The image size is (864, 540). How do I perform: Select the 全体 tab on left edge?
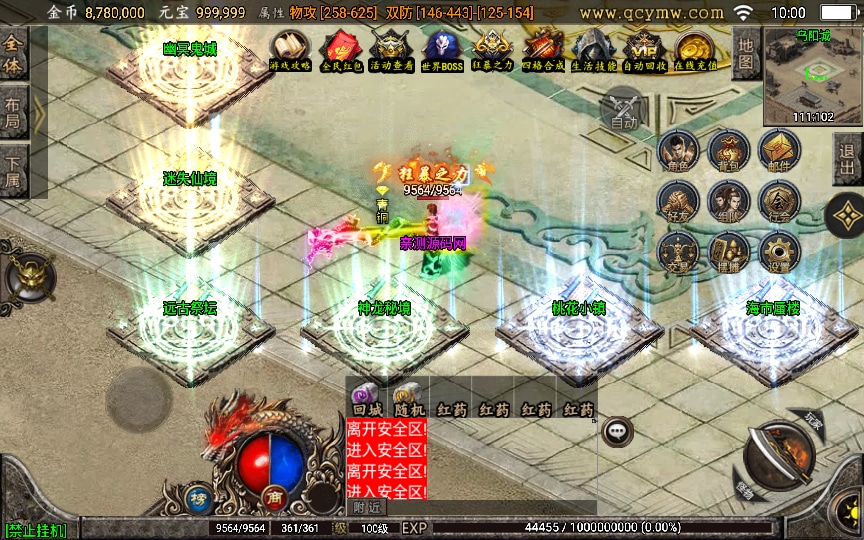click(x=13, y=53)
